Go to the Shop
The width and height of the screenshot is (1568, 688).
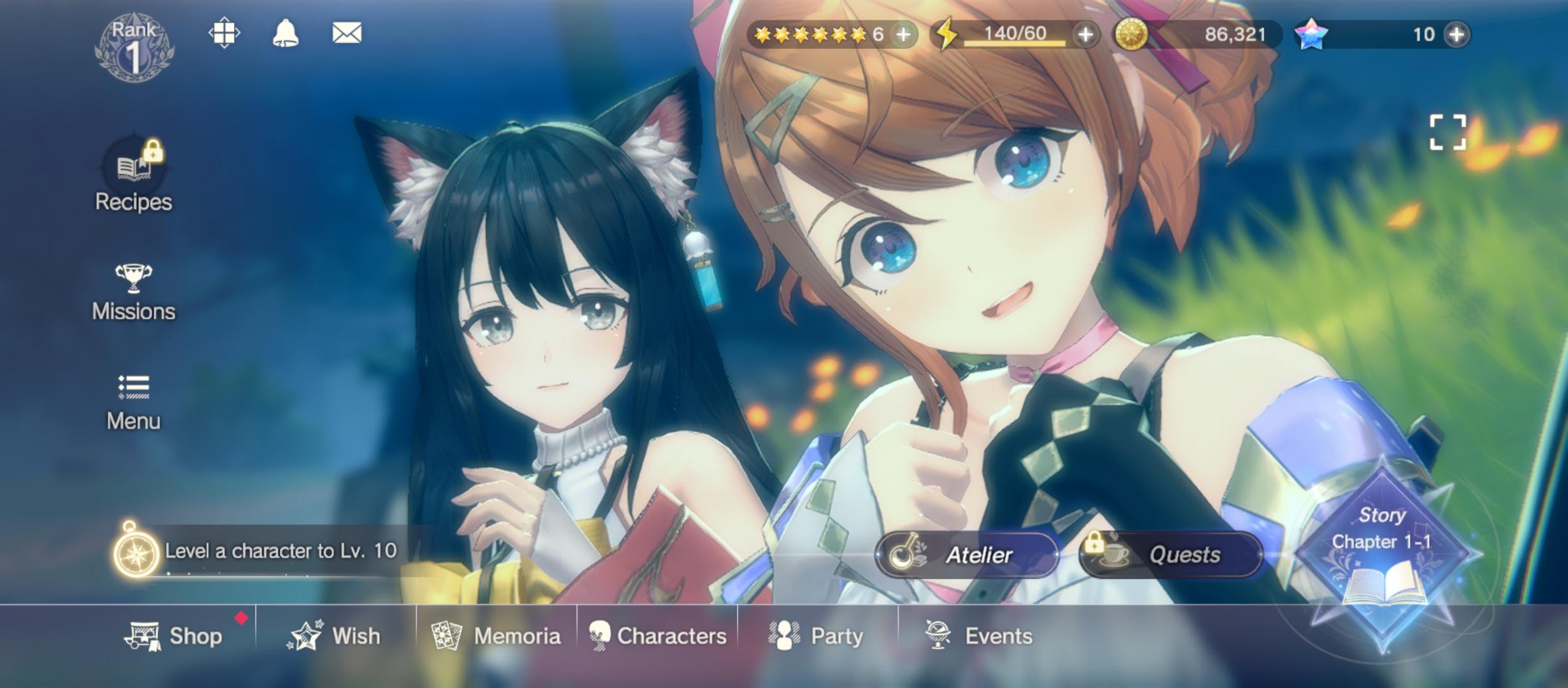pyautogui.click(x=175, y=636)
